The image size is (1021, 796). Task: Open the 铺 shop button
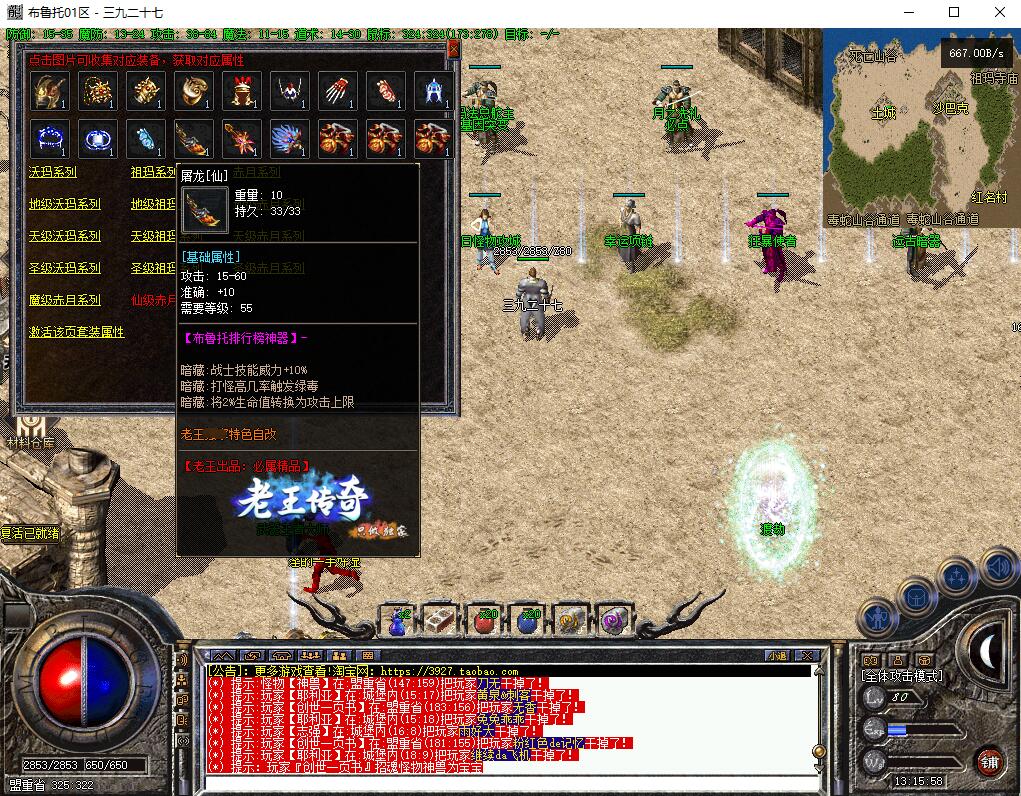click(989, 762)
